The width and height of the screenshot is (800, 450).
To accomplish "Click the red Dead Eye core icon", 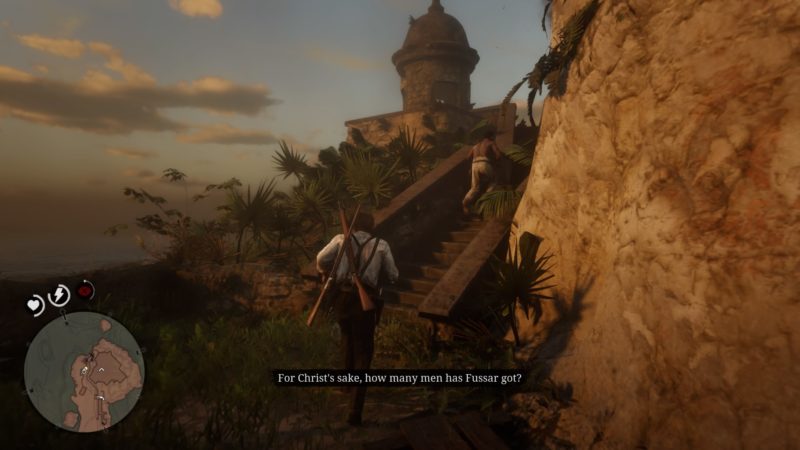I will pyautogui.click(x=86, y=291).
